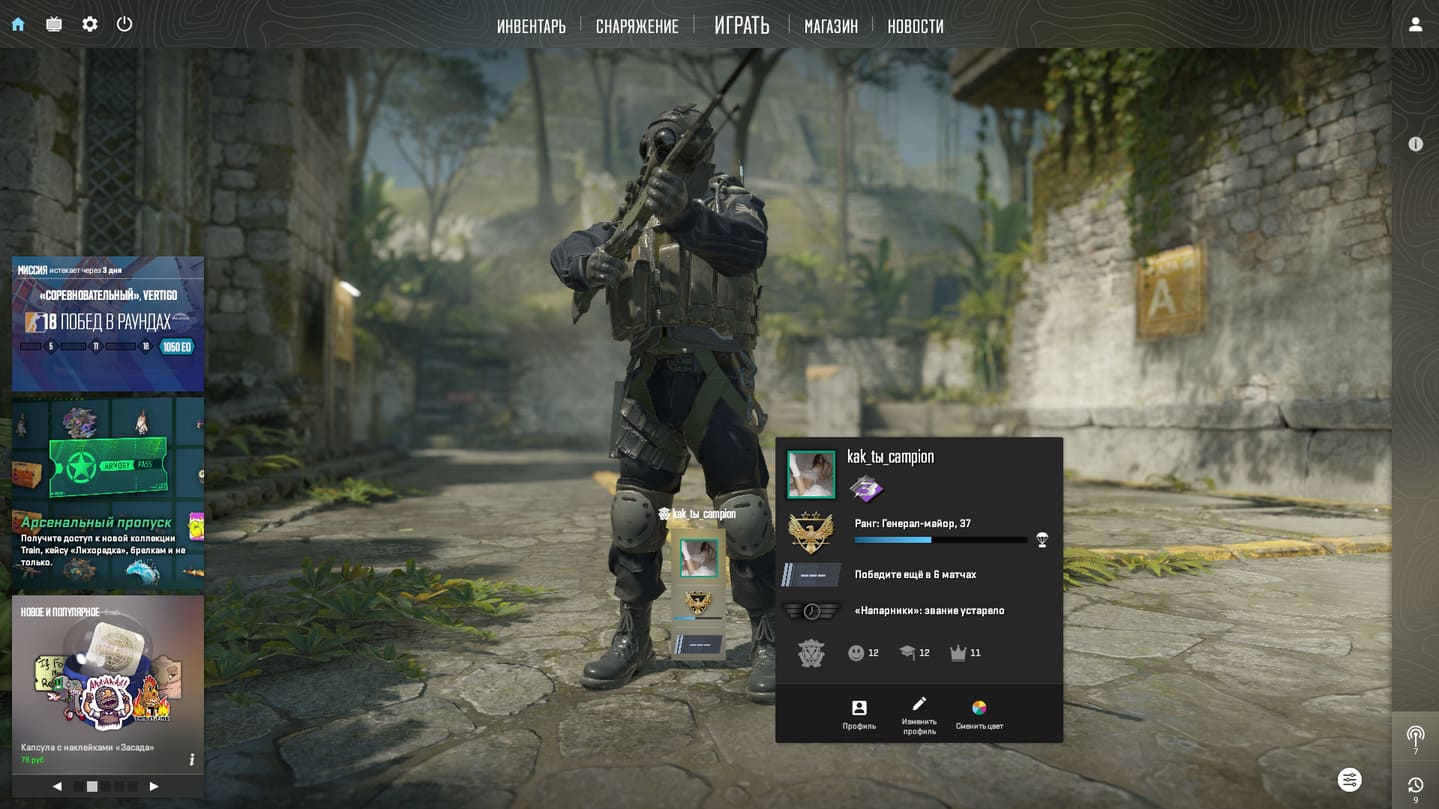
Task: Open the info icon in right sidebar
Action: (x=1415, y=144)
